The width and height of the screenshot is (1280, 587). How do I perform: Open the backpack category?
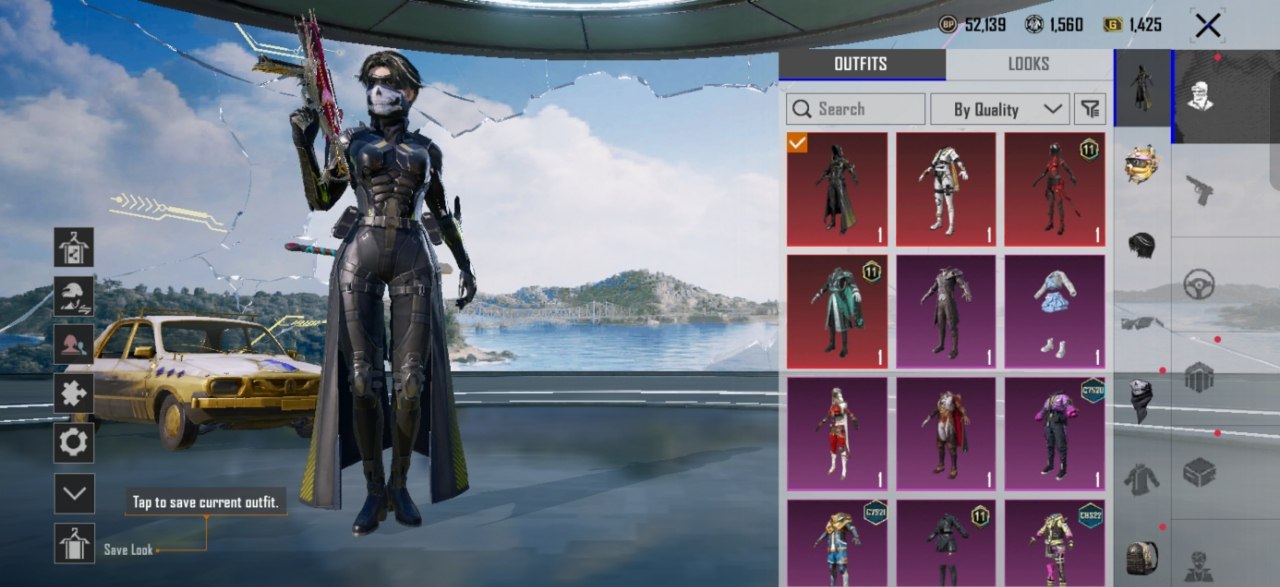point(1142,556)
